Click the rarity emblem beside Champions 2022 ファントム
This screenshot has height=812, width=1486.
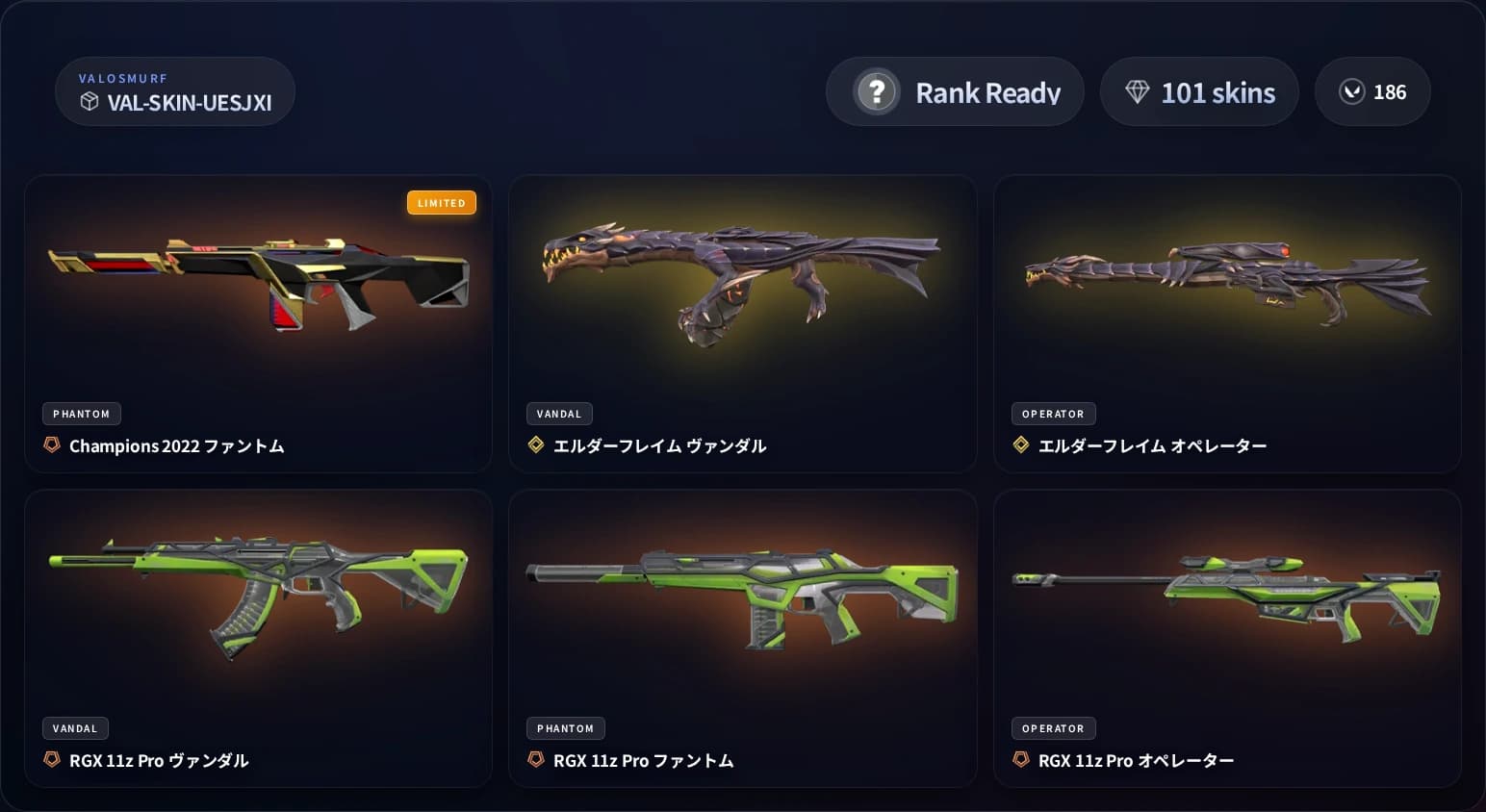(x=50, y=445)
